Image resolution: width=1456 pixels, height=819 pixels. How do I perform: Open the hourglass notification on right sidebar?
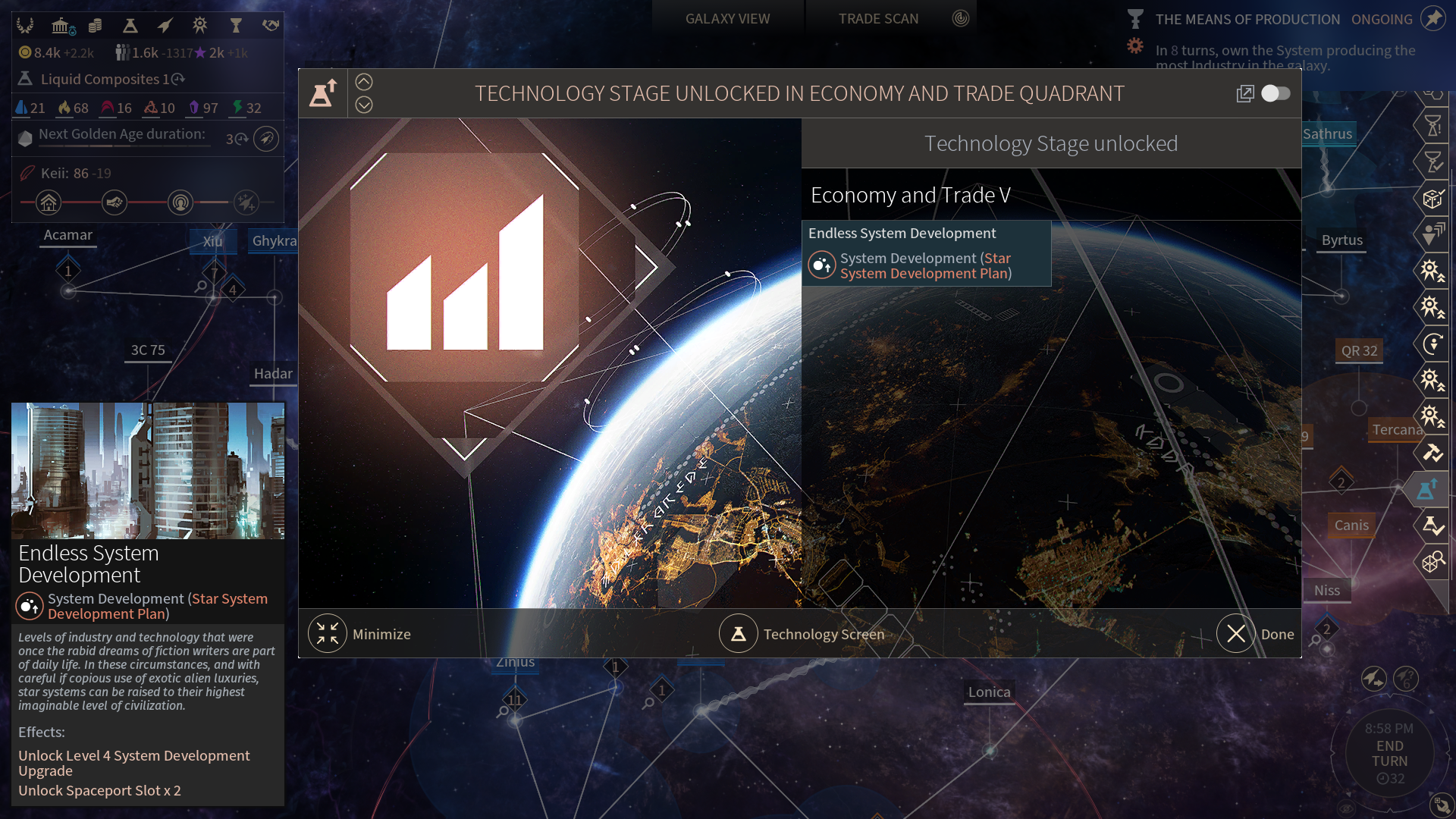[x=1432, y=126]
